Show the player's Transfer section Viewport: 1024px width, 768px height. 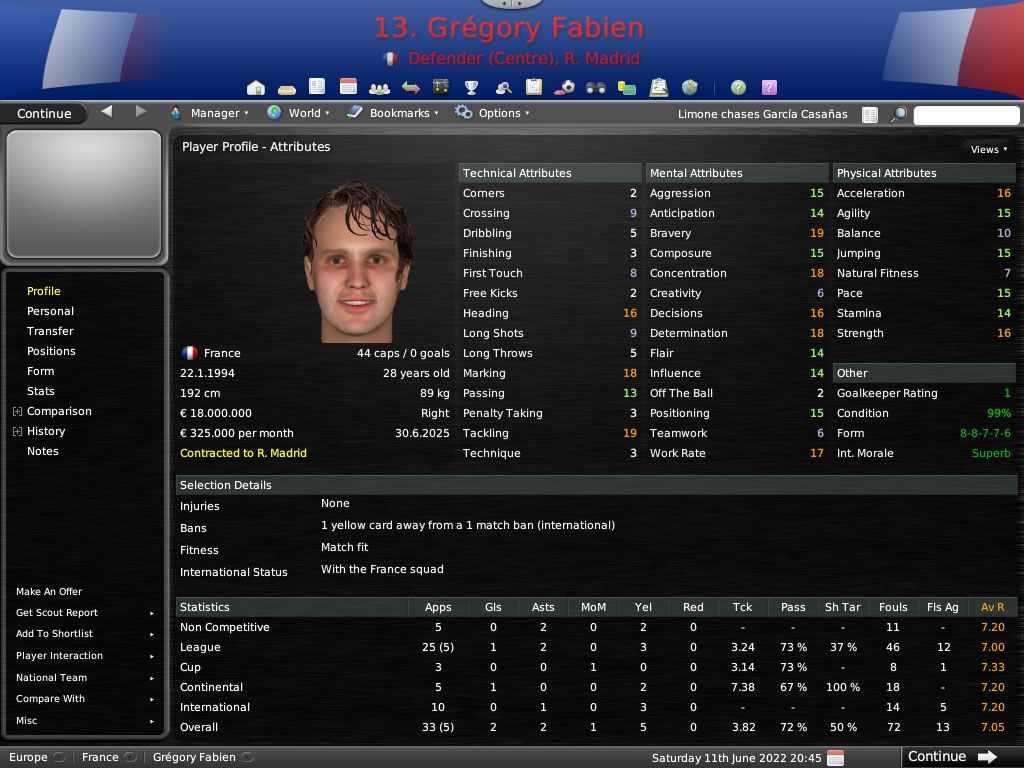[50, 331]
